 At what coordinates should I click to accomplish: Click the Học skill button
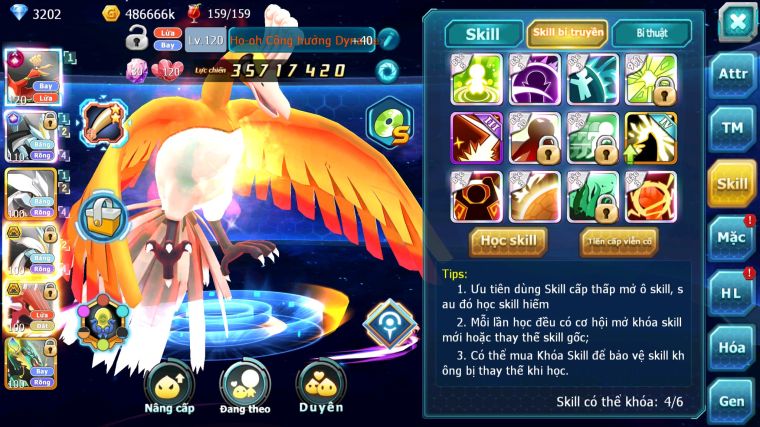point(508,241)
